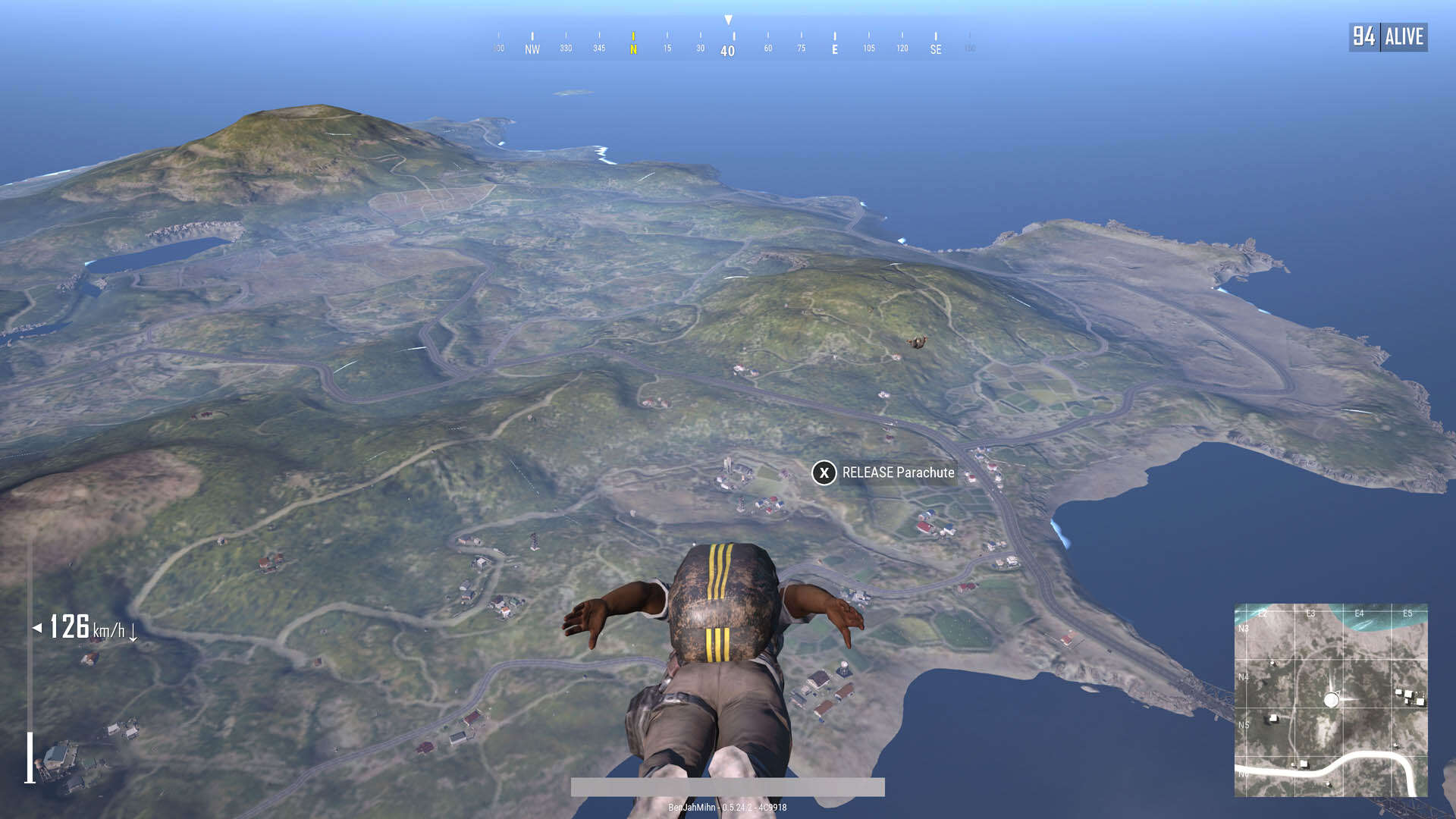This screenshot has width=1456, height=819.
Task: Click the SE marker on the compass strip
Action: 935,47
